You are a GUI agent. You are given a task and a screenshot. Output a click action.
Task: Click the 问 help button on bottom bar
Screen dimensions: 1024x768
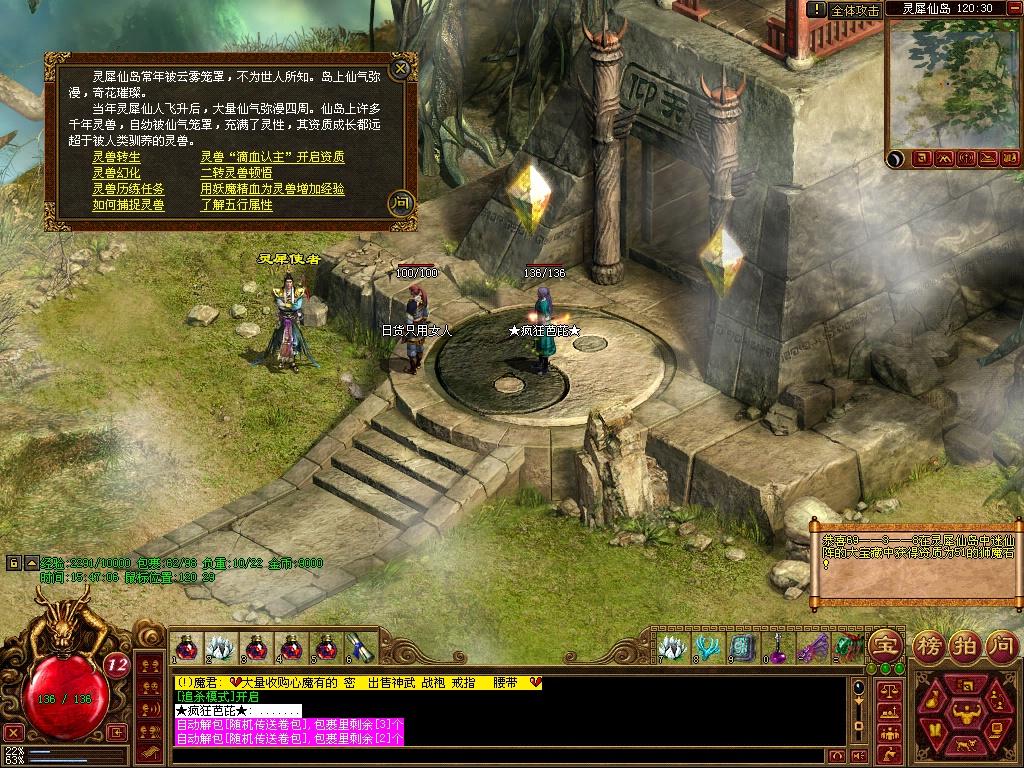click(x=1000, y=645)
